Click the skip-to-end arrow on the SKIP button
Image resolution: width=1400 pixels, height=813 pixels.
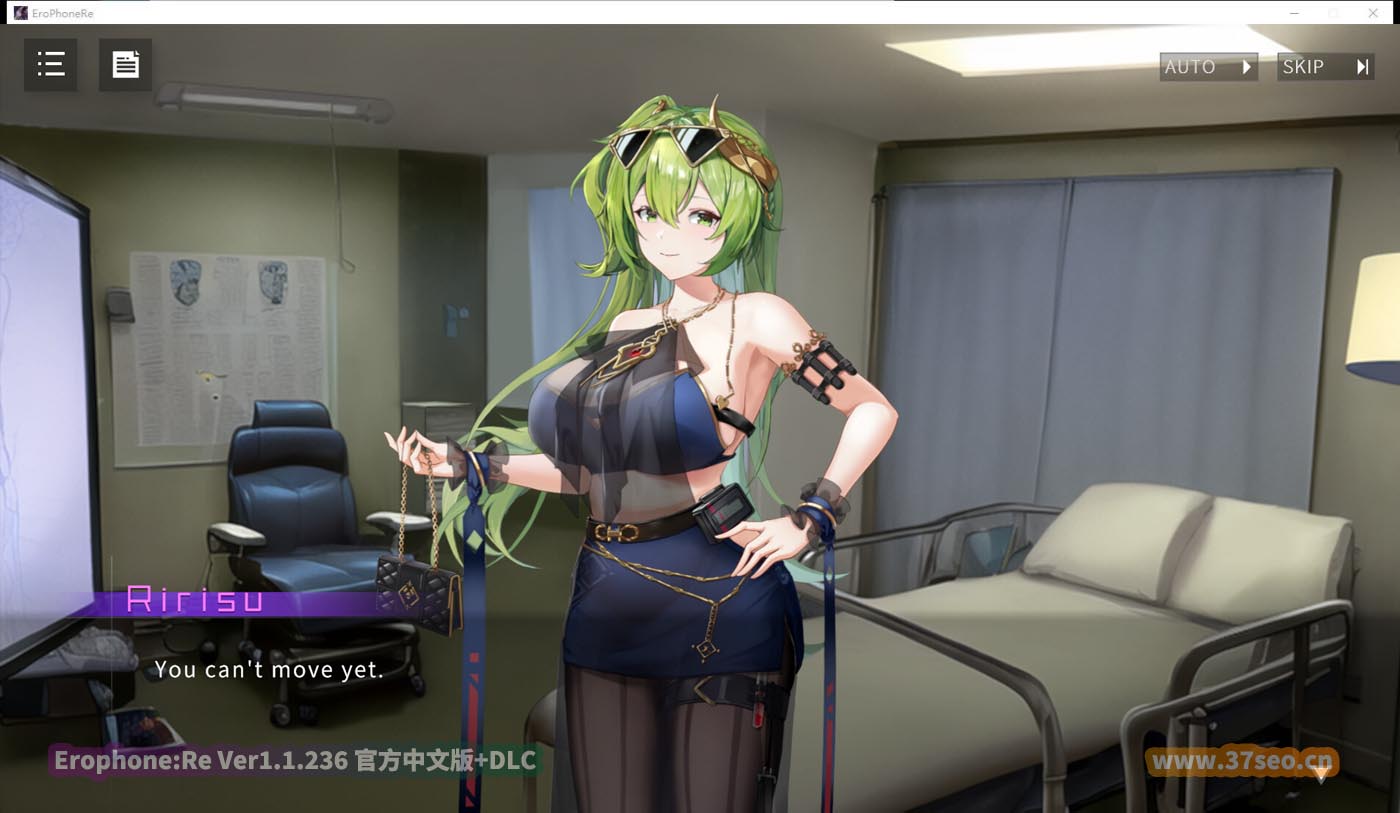tap(1362, 66)
